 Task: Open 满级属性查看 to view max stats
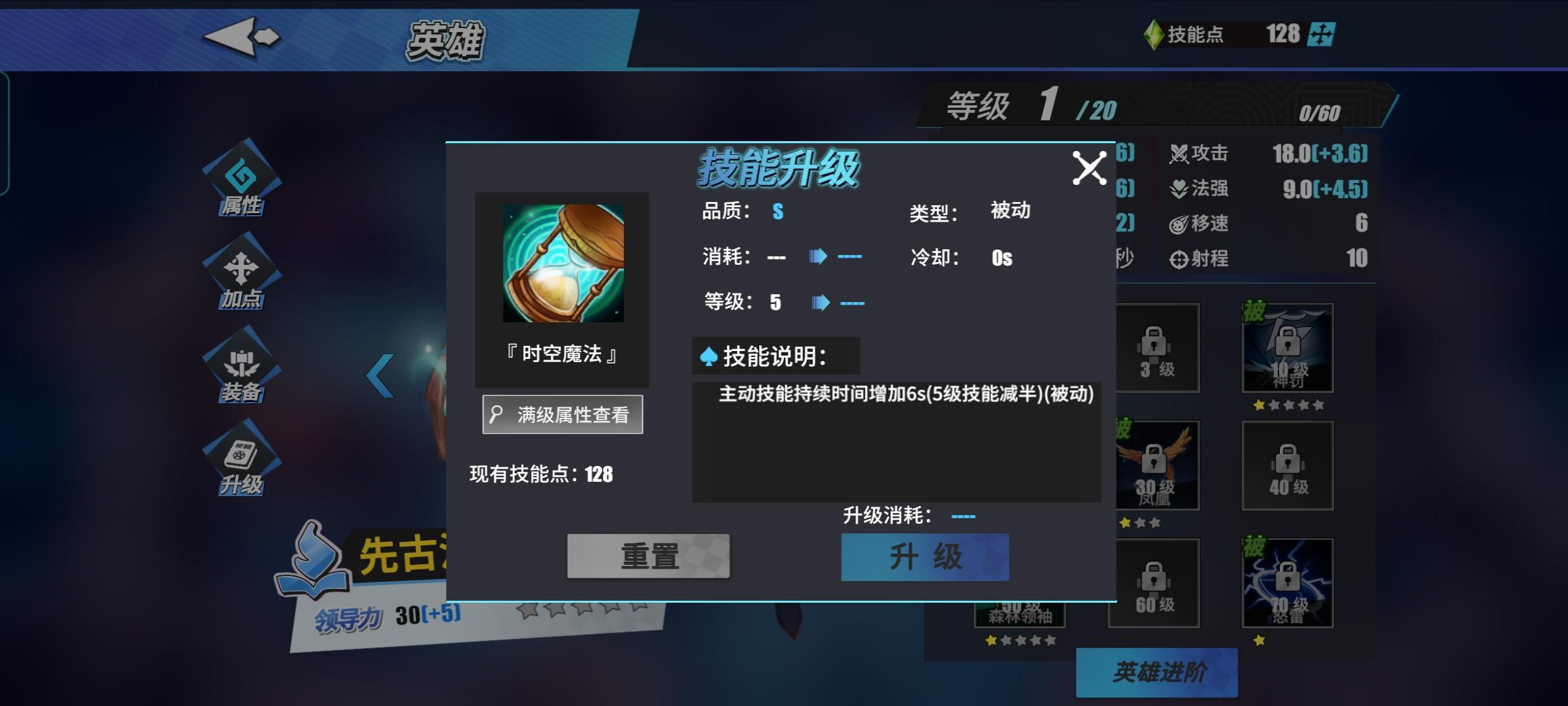(x=562, y=413)
